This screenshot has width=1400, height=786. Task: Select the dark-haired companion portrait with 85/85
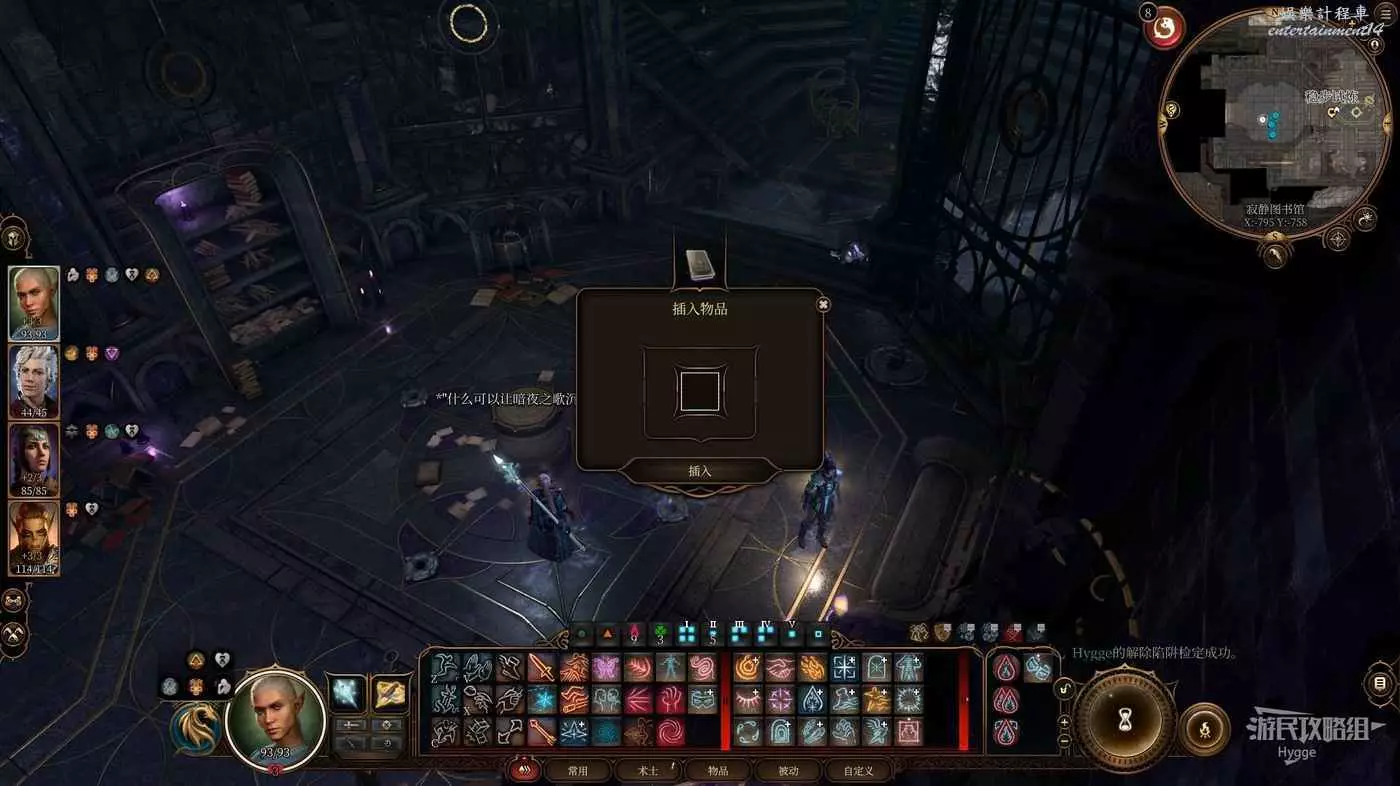click(34, 459)
